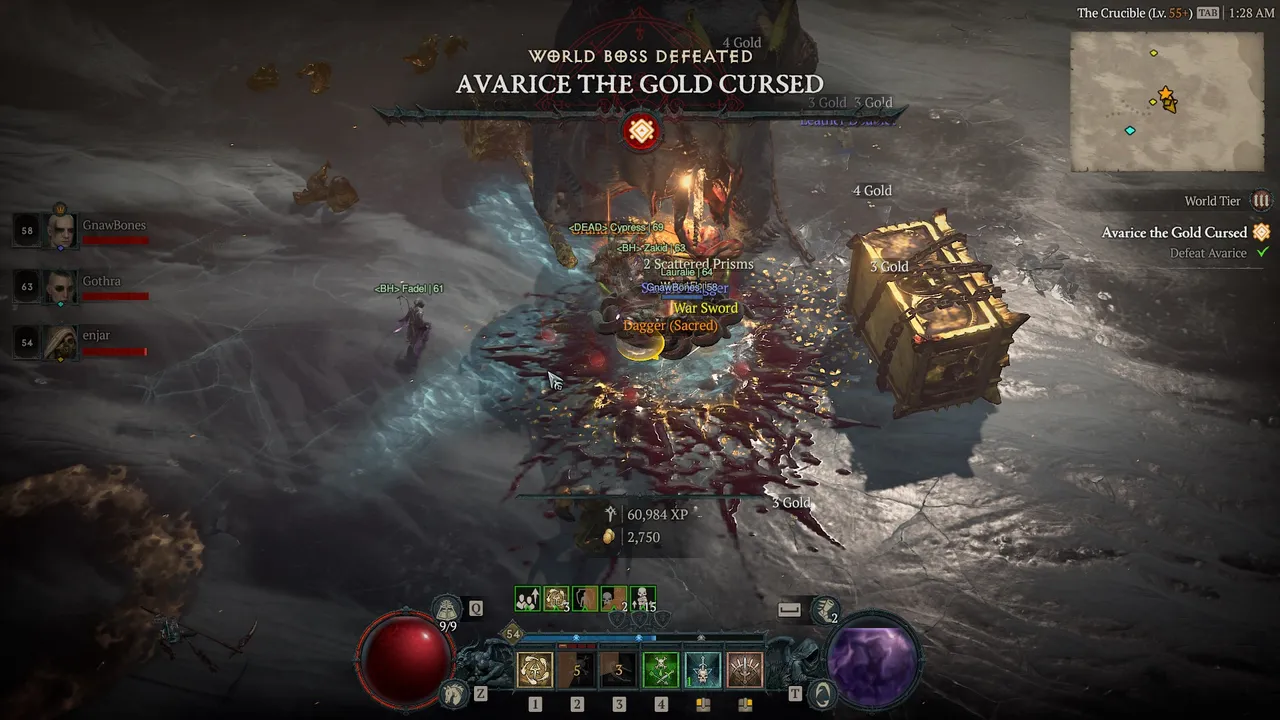Image resolution: width=1280 pixels, height=720 pixels.
Task: Summon the mount with the horse icon
Action: click(x=454, y=691)
